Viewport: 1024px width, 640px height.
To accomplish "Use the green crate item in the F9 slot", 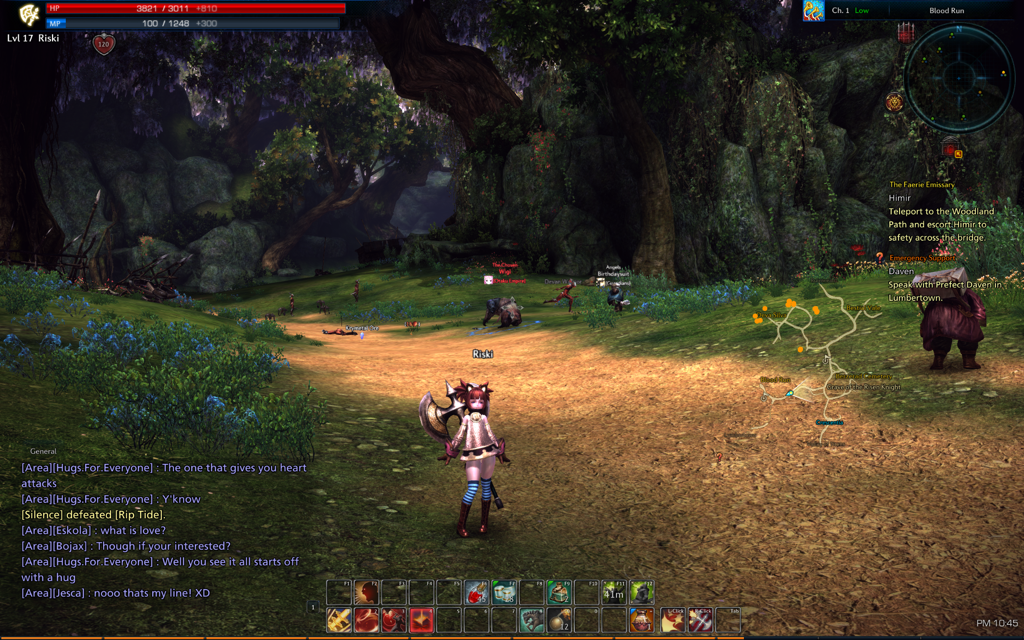I will 559,592.
